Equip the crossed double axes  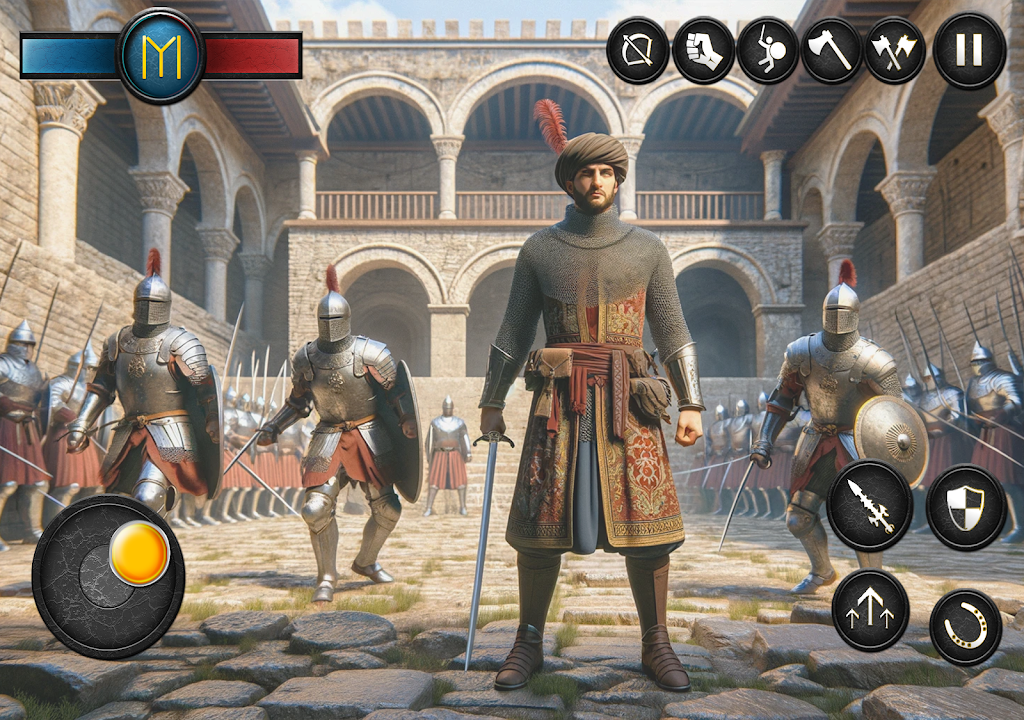[895, 50]
